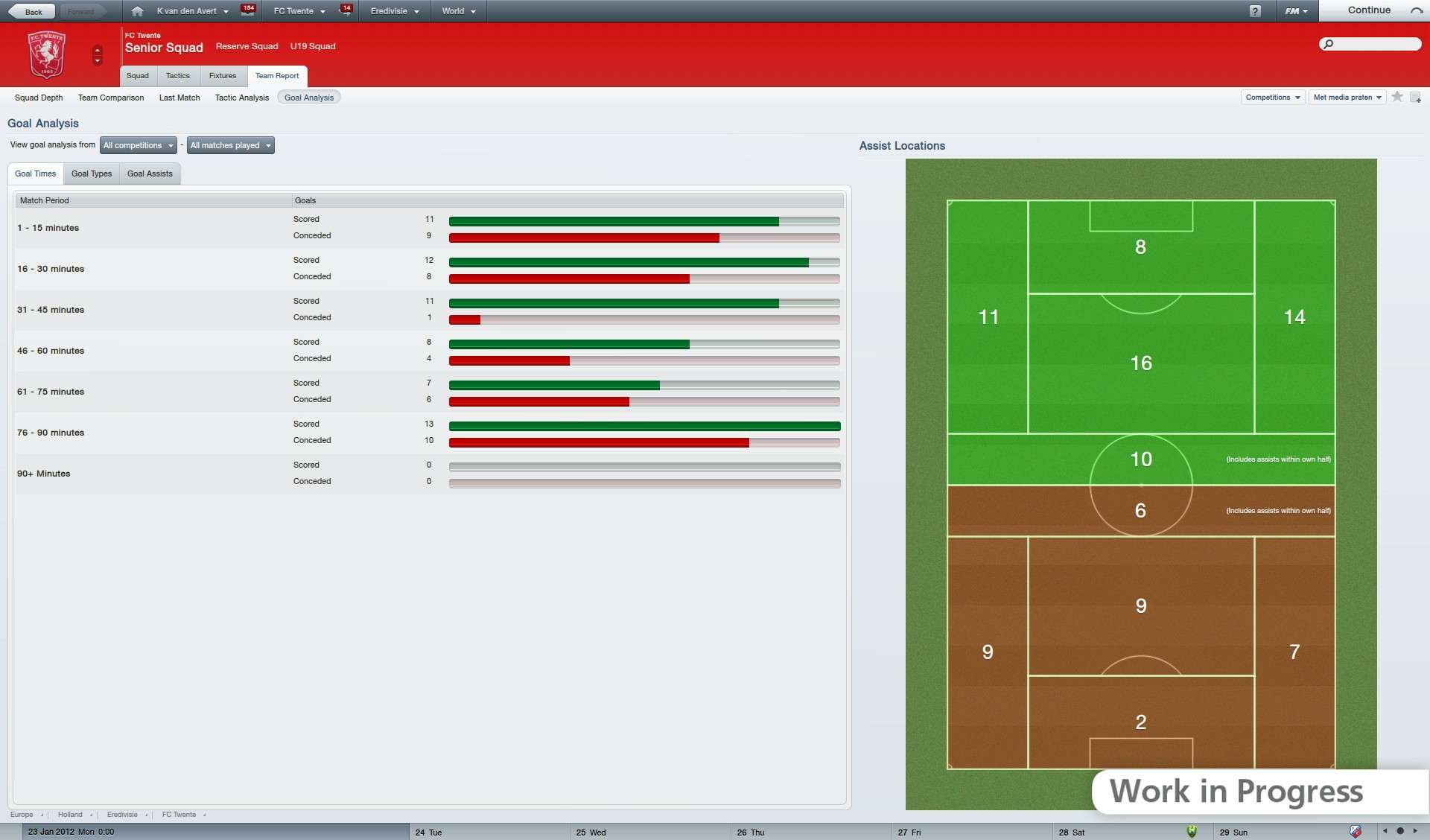Open the help question mark icon
The width and height of the screenshot is (1430, 840).
point(1257,10)
